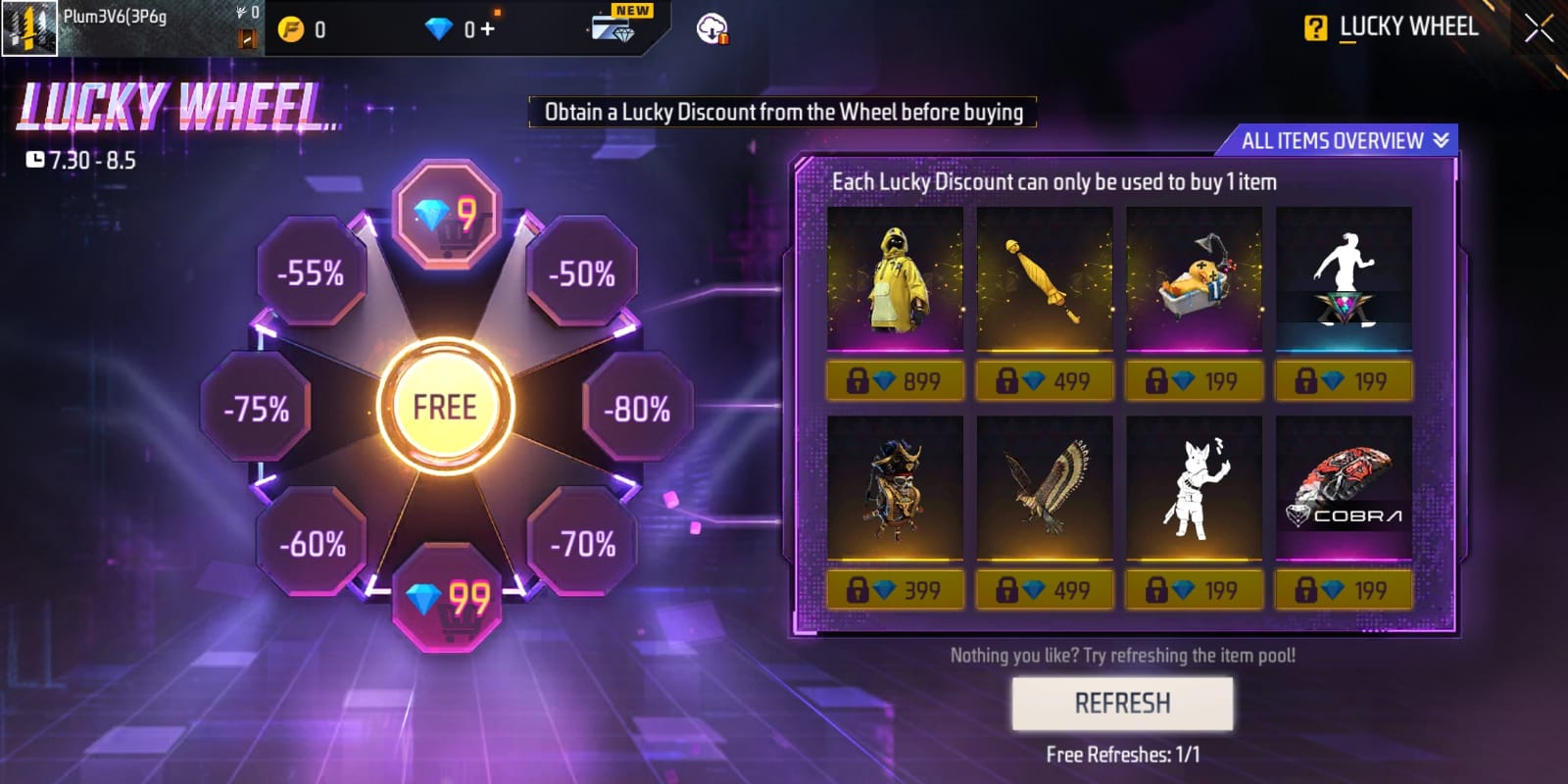Select the white fox emote item
Viewport: 1568px width, 784px height.
point(1194,488)
